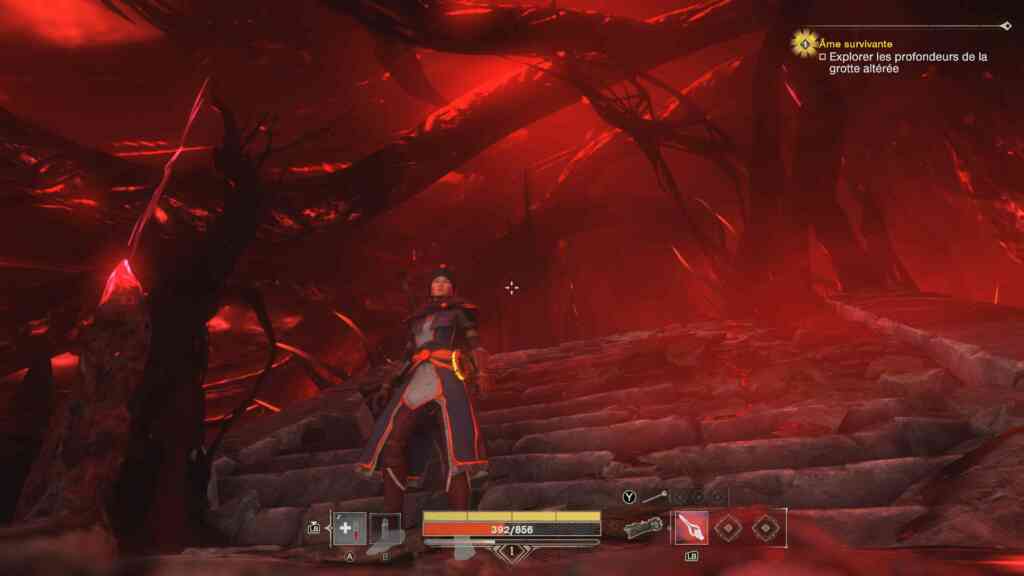This screenshot has width=1024, height=576.
Task: Click the yellow quest marker icon
Action: (804, 43)
